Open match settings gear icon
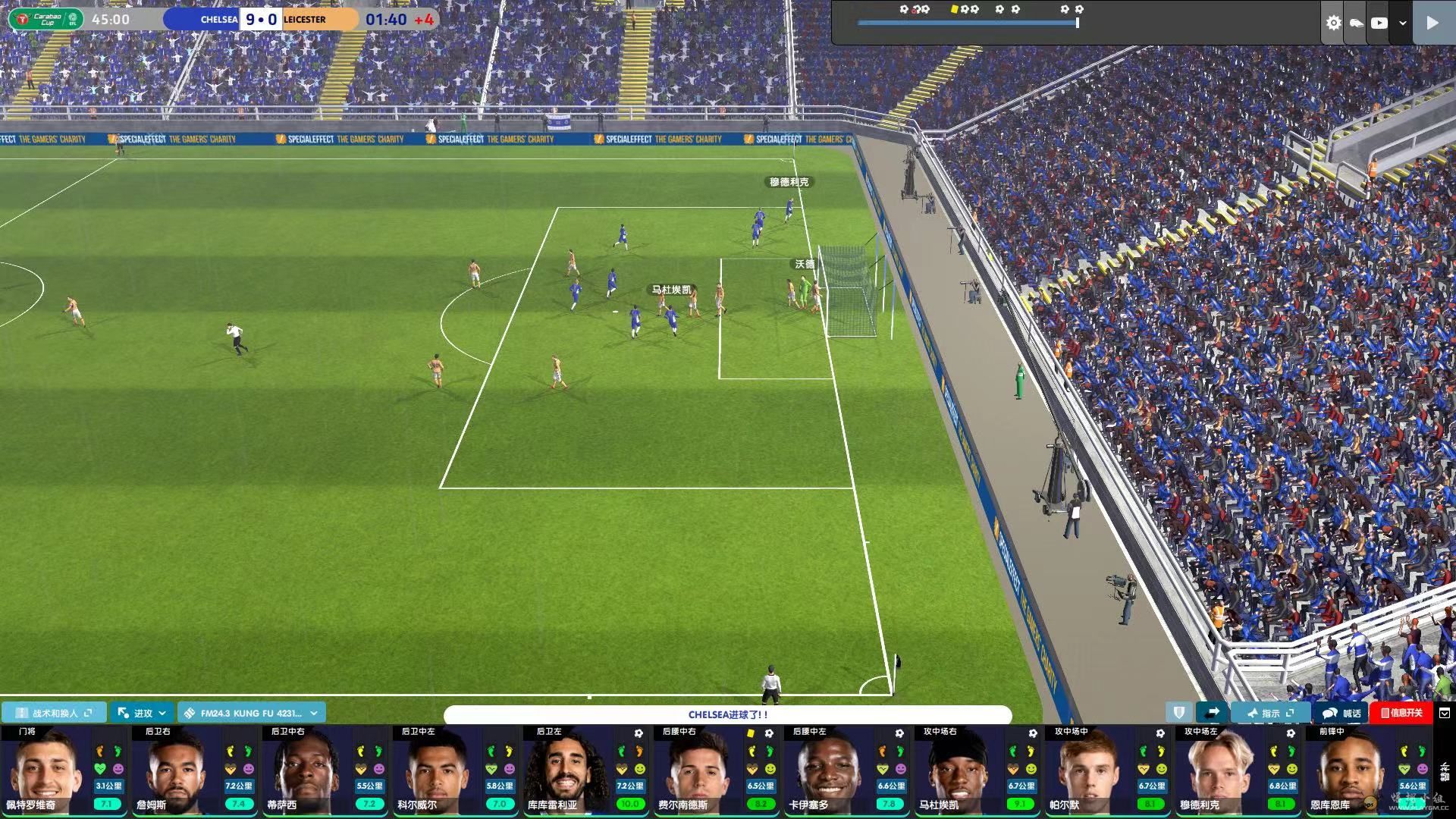Image resolution: width=1456 pixels, height=819 pixels. 1333,23
